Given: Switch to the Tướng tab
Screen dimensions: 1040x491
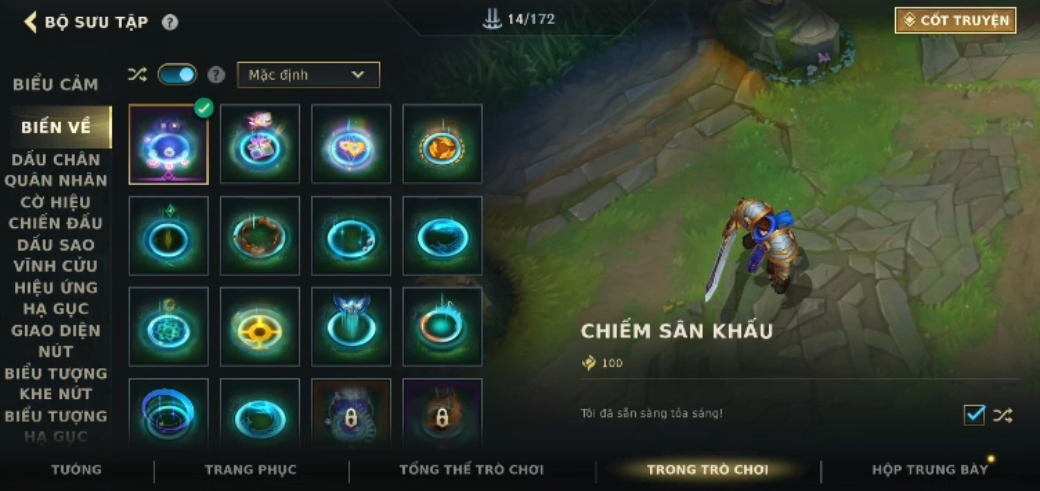Looking at the screenshot, I should point(77,470).
